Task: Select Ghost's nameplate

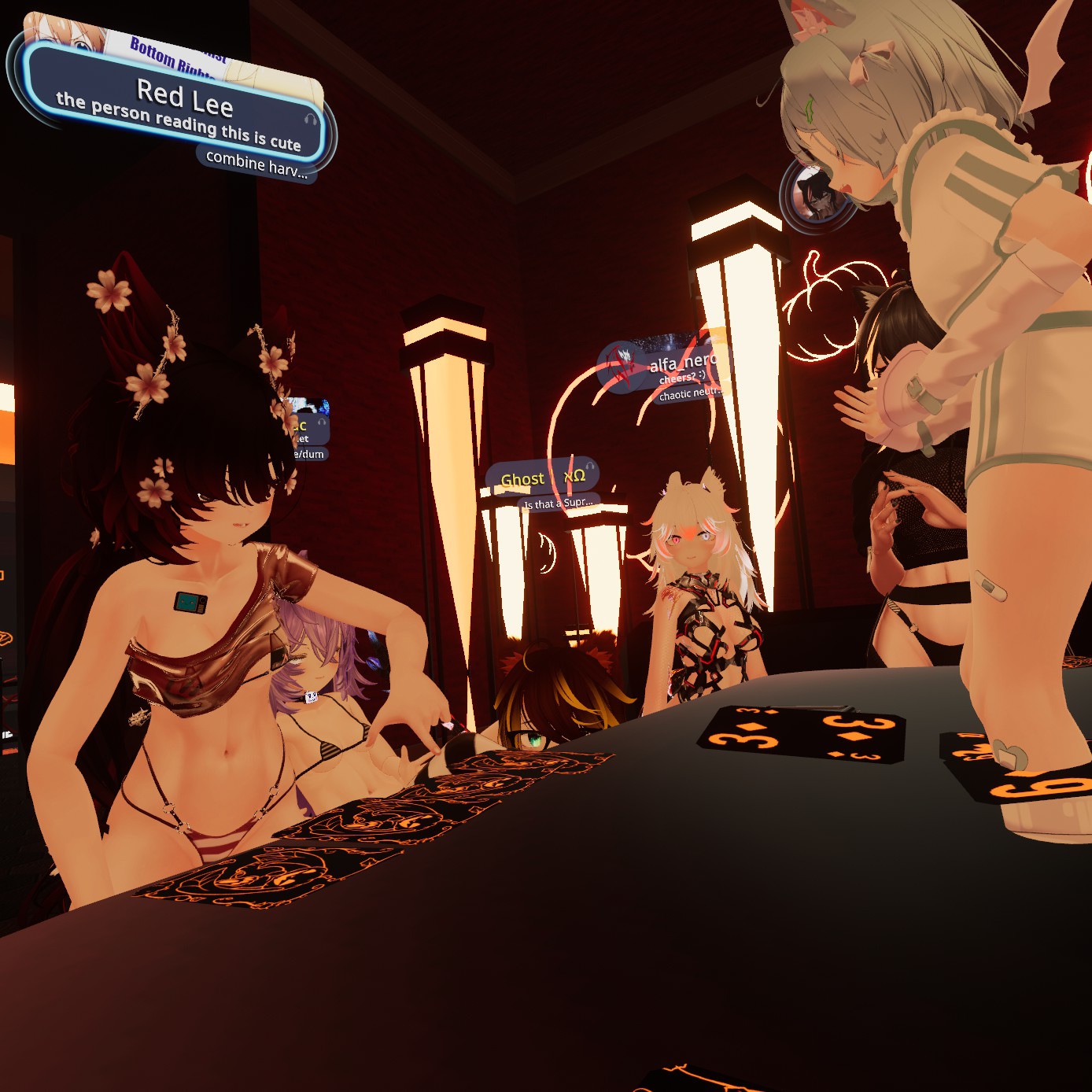Action: 541,478
